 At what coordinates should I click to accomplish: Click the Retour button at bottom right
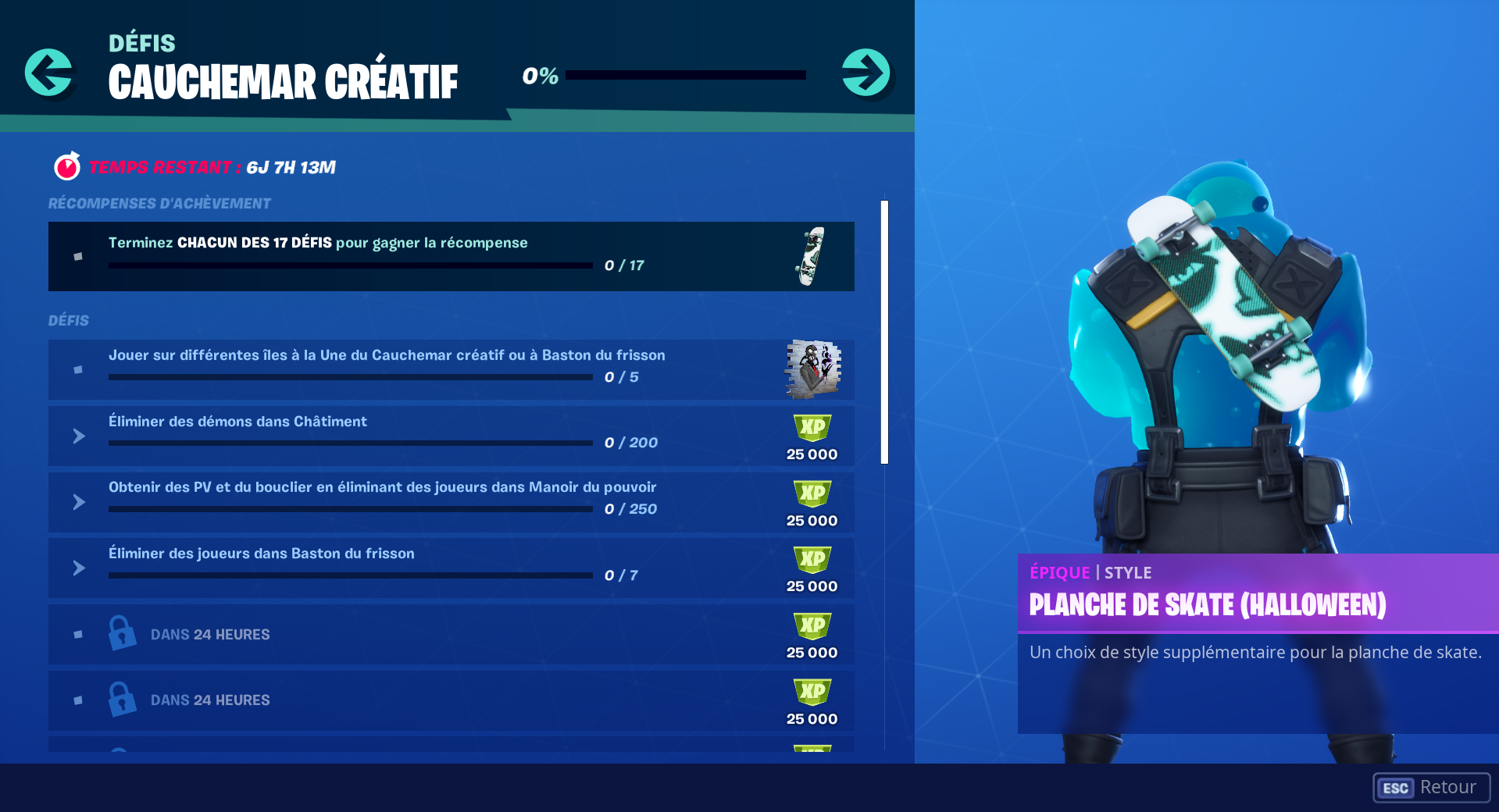pyautogui.click(x=1431, y=788)
